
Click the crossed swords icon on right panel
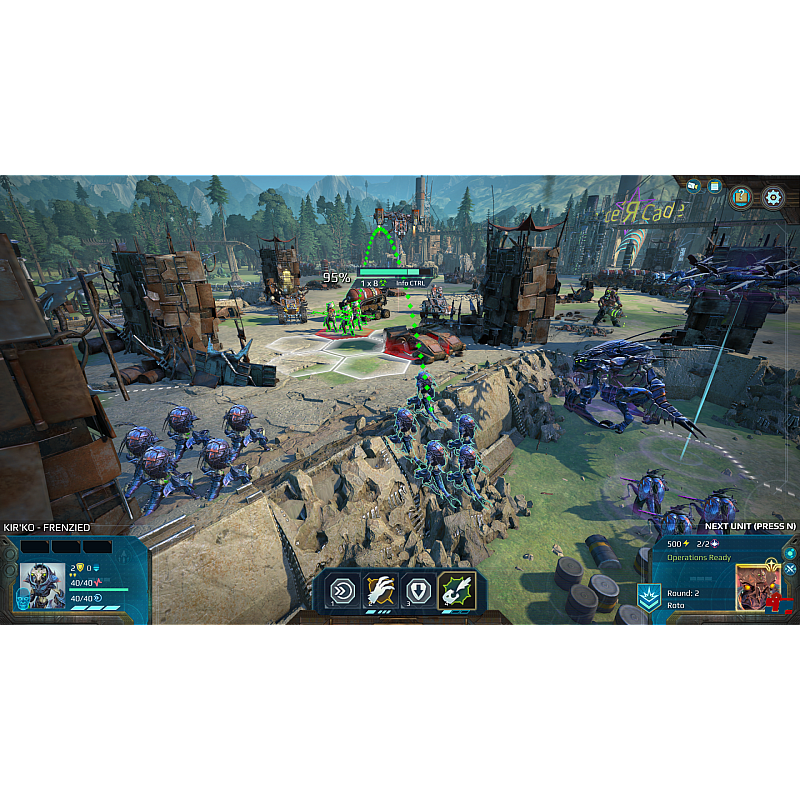click(790, 569)
